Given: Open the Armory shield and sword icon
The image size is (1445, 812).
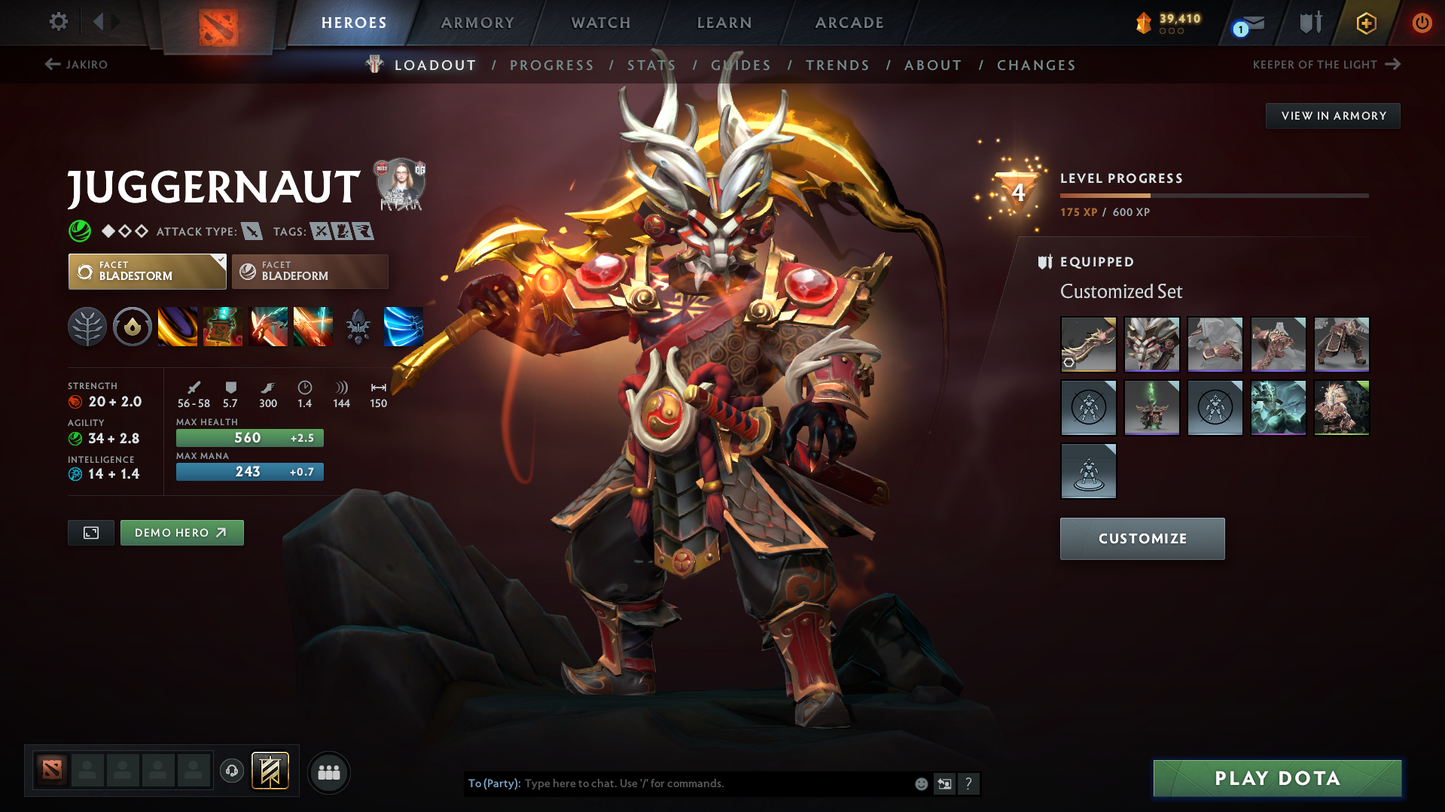Looking at the screenshot, I should tap(1311, 22).
